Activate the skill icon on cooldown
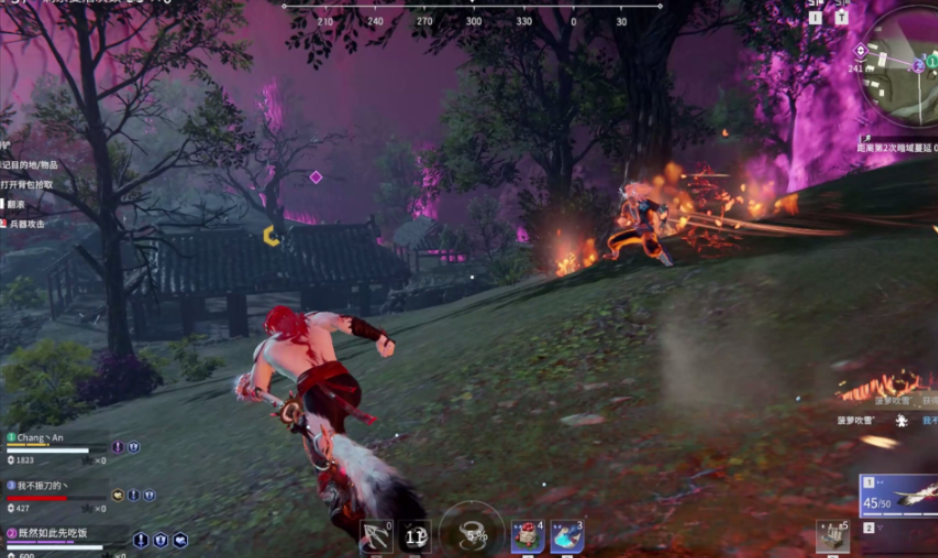Screen dimensions: 938x558 (416, 537)
